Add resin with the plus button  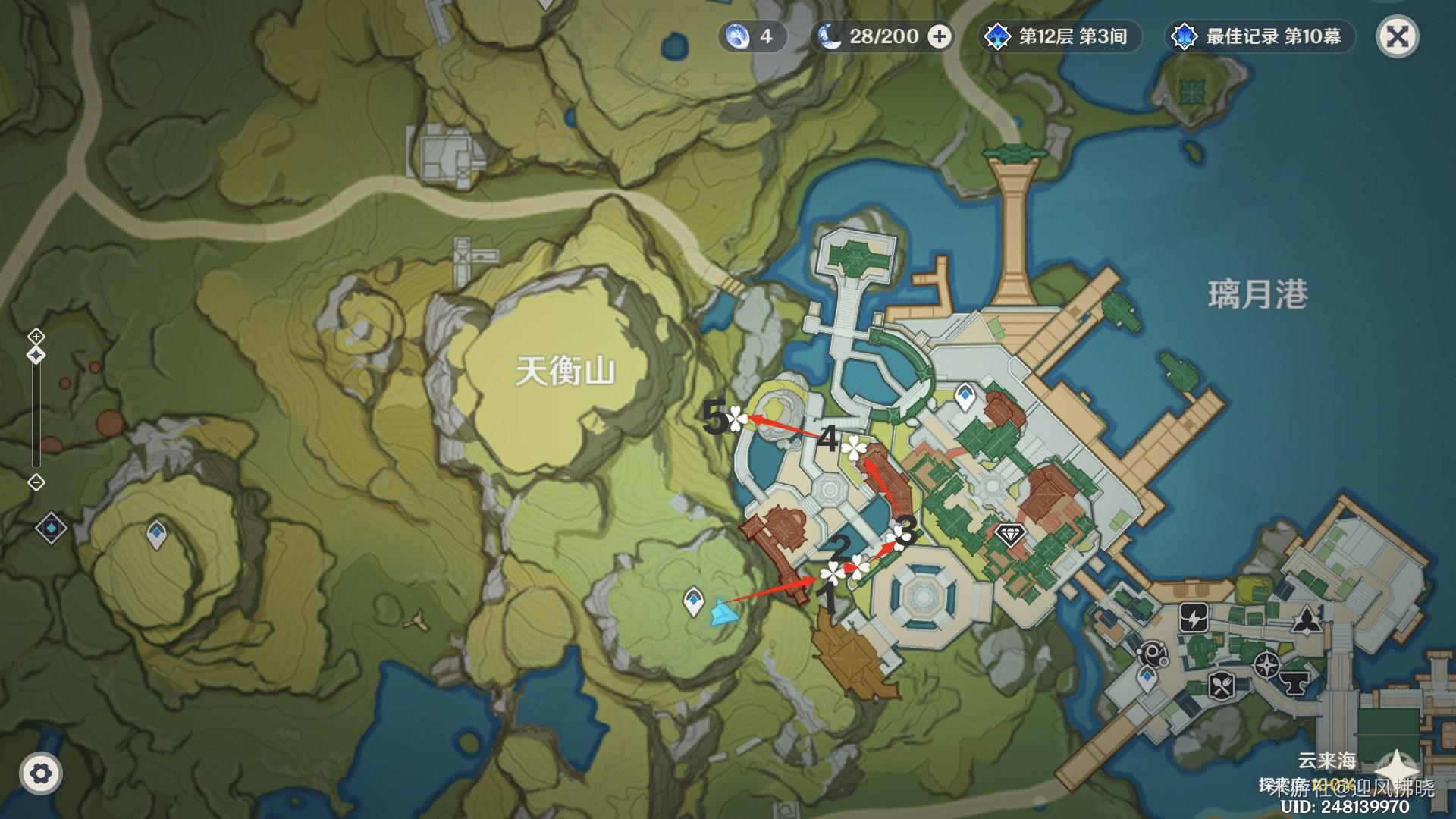tap(940, 36)
